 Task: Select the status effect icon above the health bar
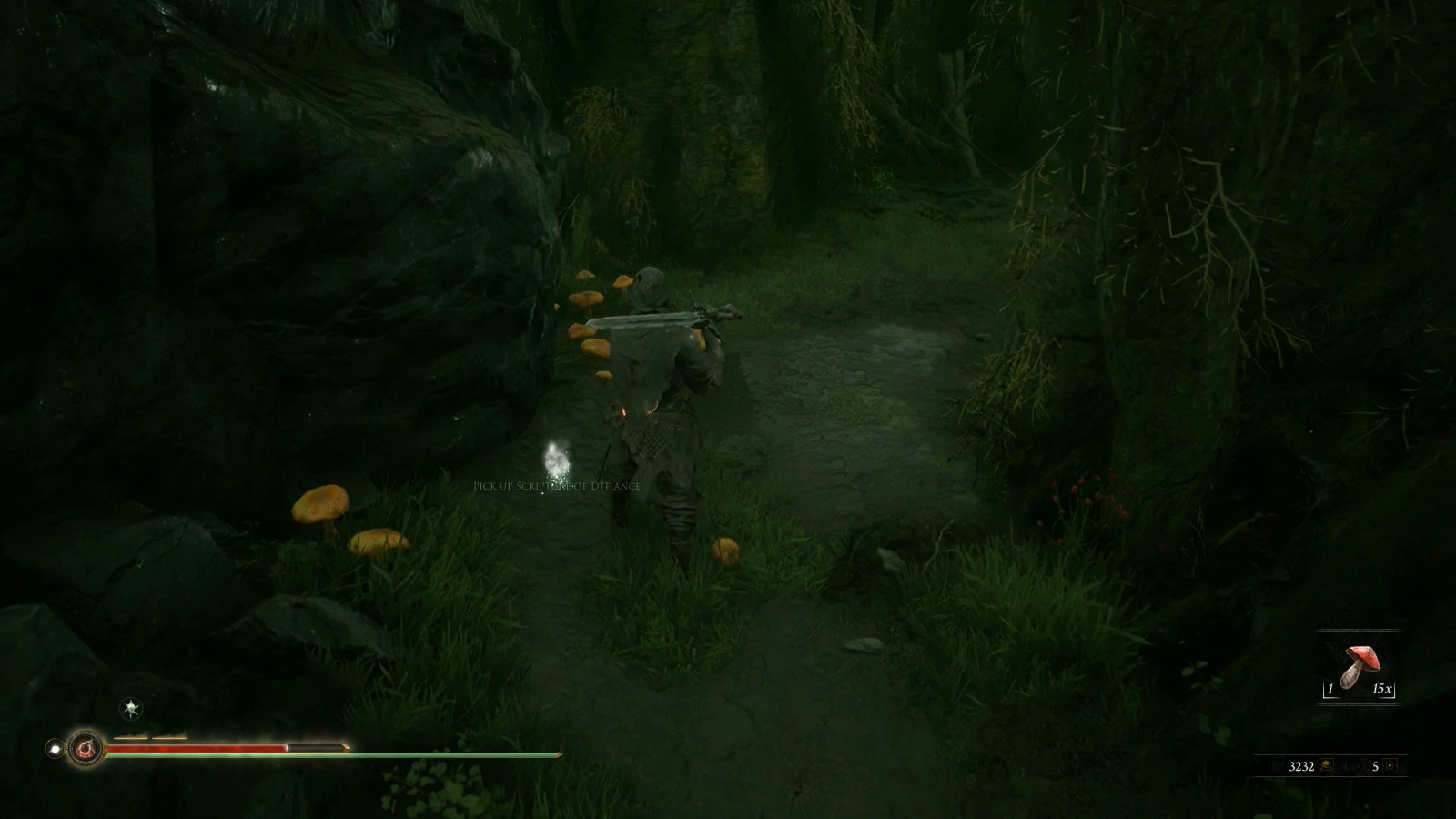click(130, 707)
